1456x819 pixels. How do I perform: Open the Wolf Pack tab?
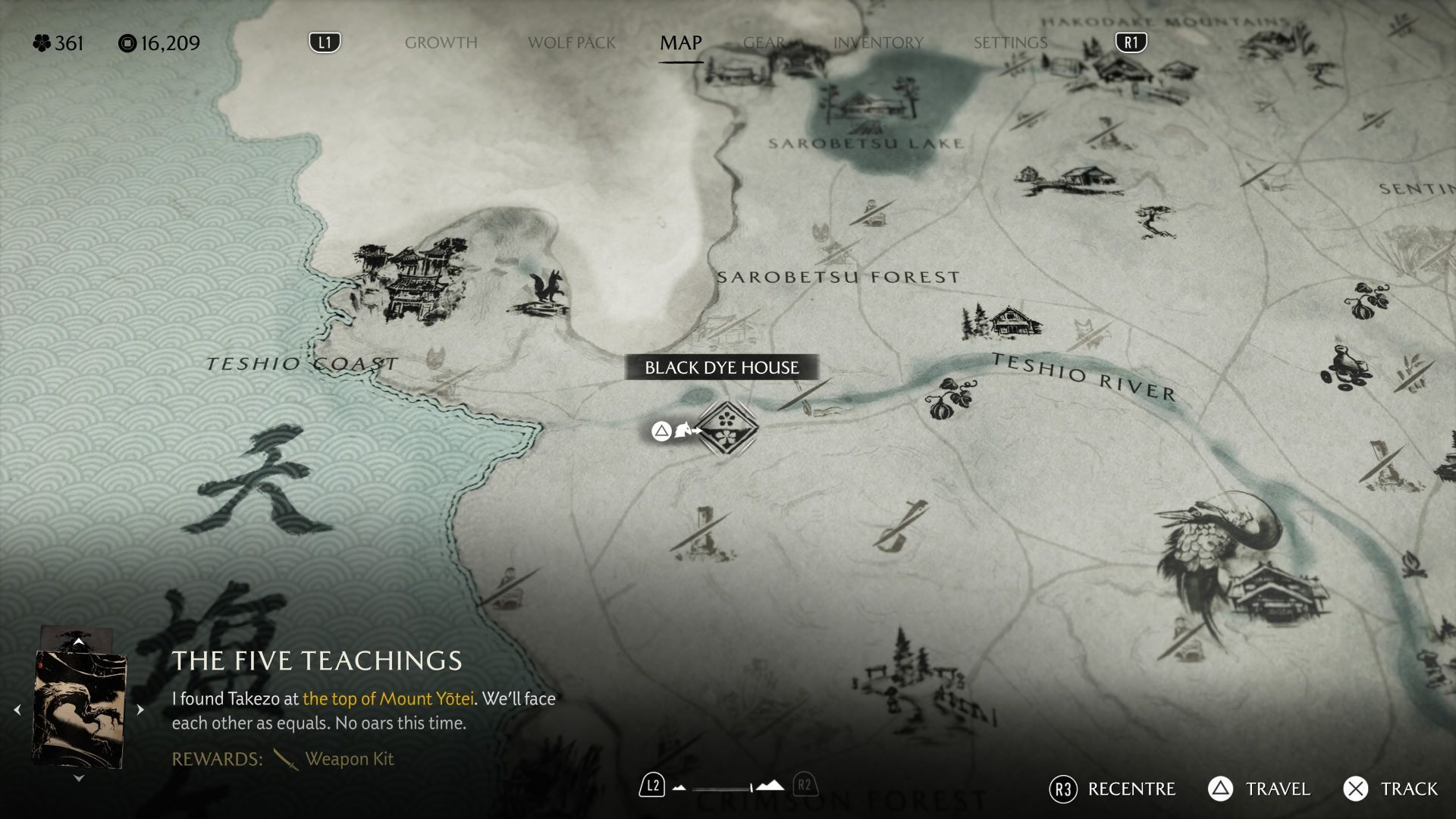pos(571,43)
